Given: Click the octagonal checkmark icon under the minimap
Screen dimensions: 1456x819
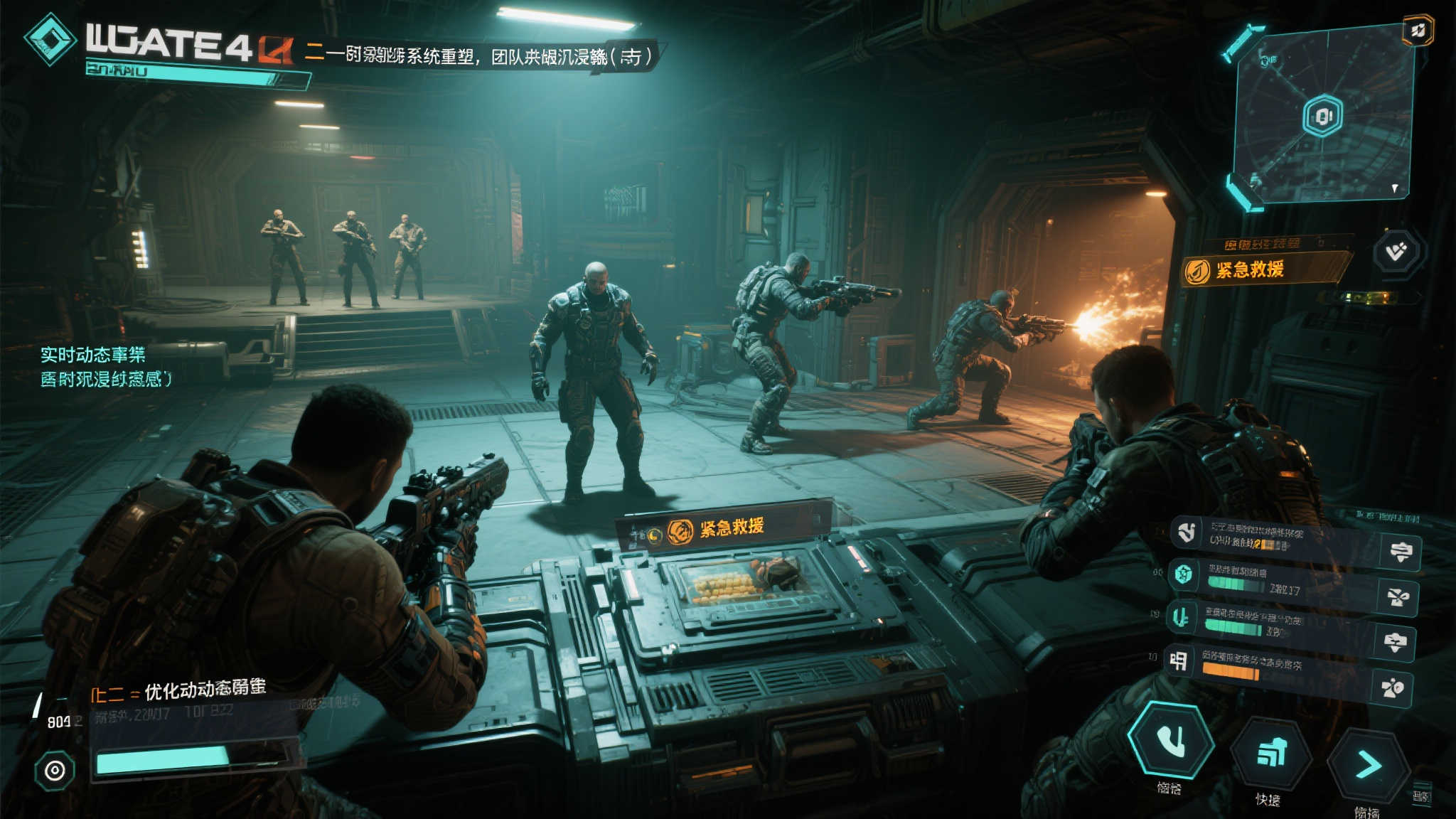Looking at the screenshot, I should 1397,251.
